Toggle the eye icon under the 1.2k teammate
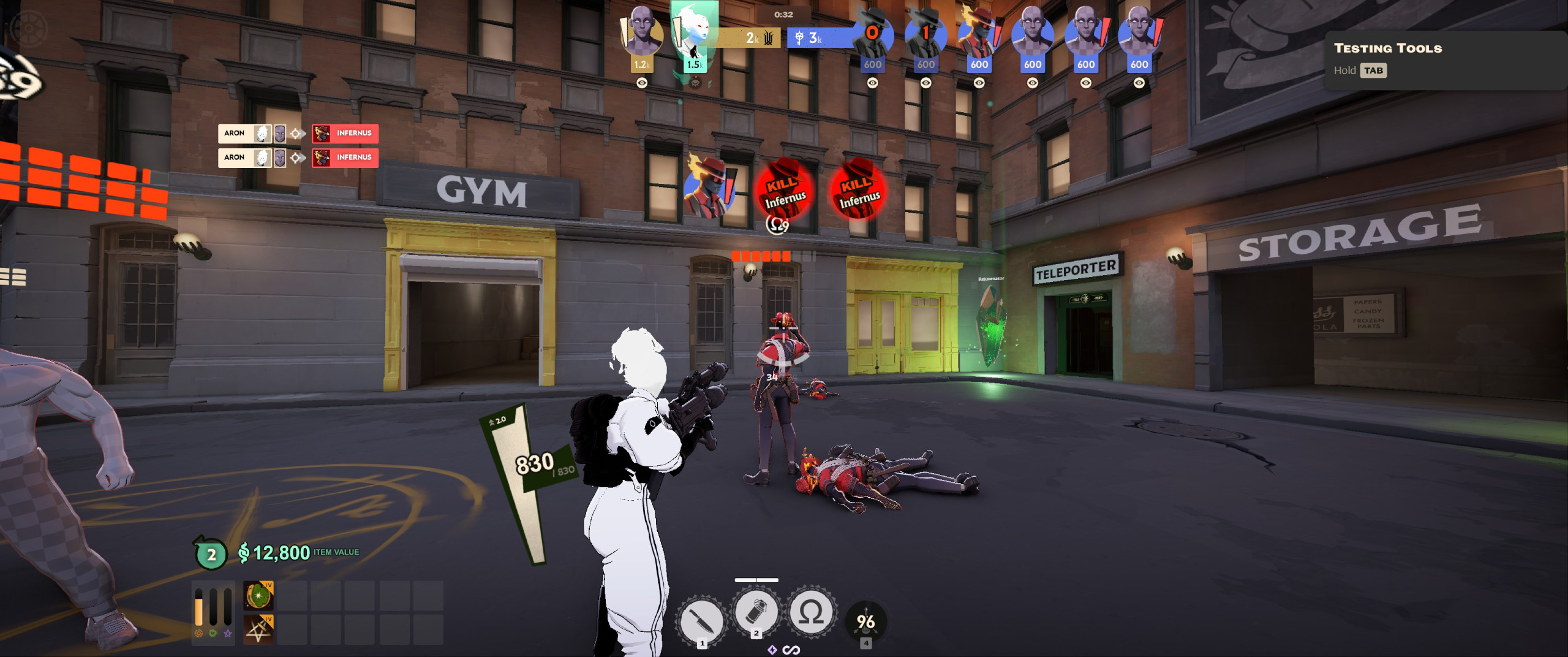 coord(642,83)
